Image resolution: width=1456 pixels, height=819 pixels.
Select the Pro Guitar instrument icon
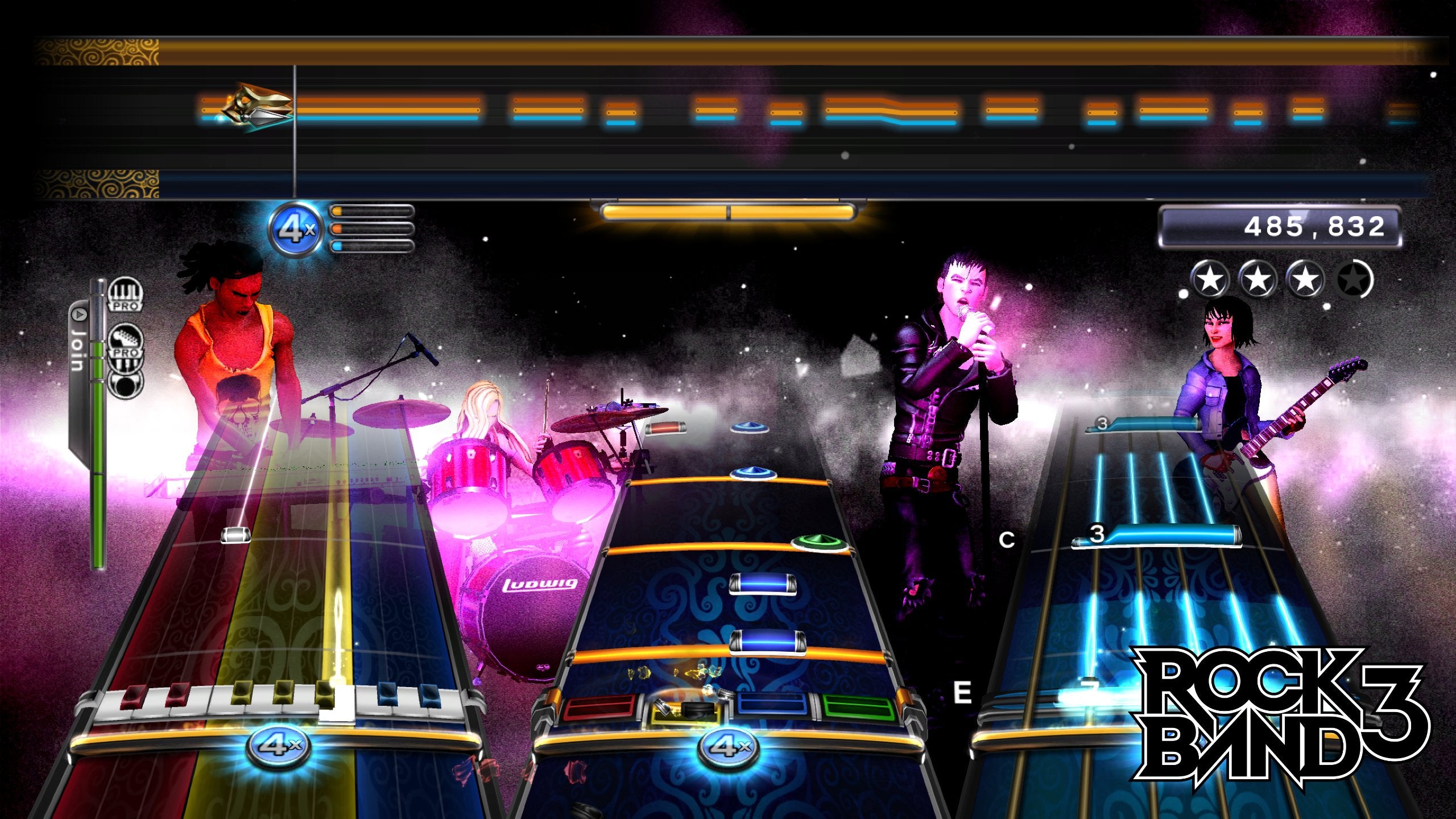click(125, 340)
